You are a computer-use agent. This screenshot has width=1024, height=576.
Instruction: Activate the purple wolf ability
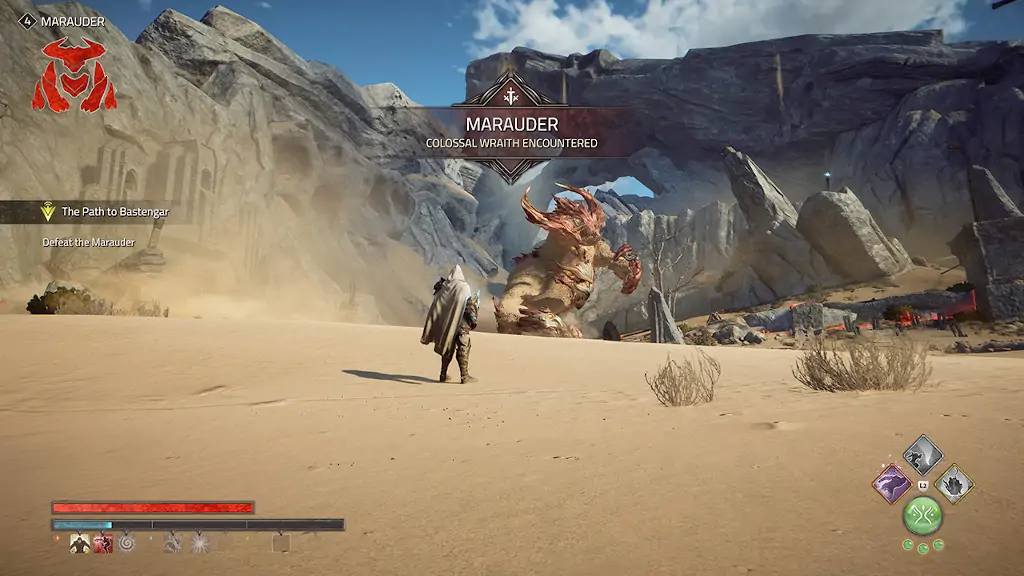click(x=891, y=484)
